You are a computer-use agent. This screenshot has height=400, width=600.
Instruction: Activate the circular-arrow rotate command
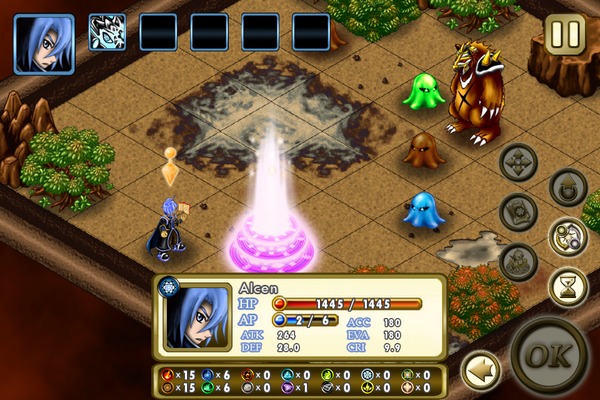(x=568, y=187)
